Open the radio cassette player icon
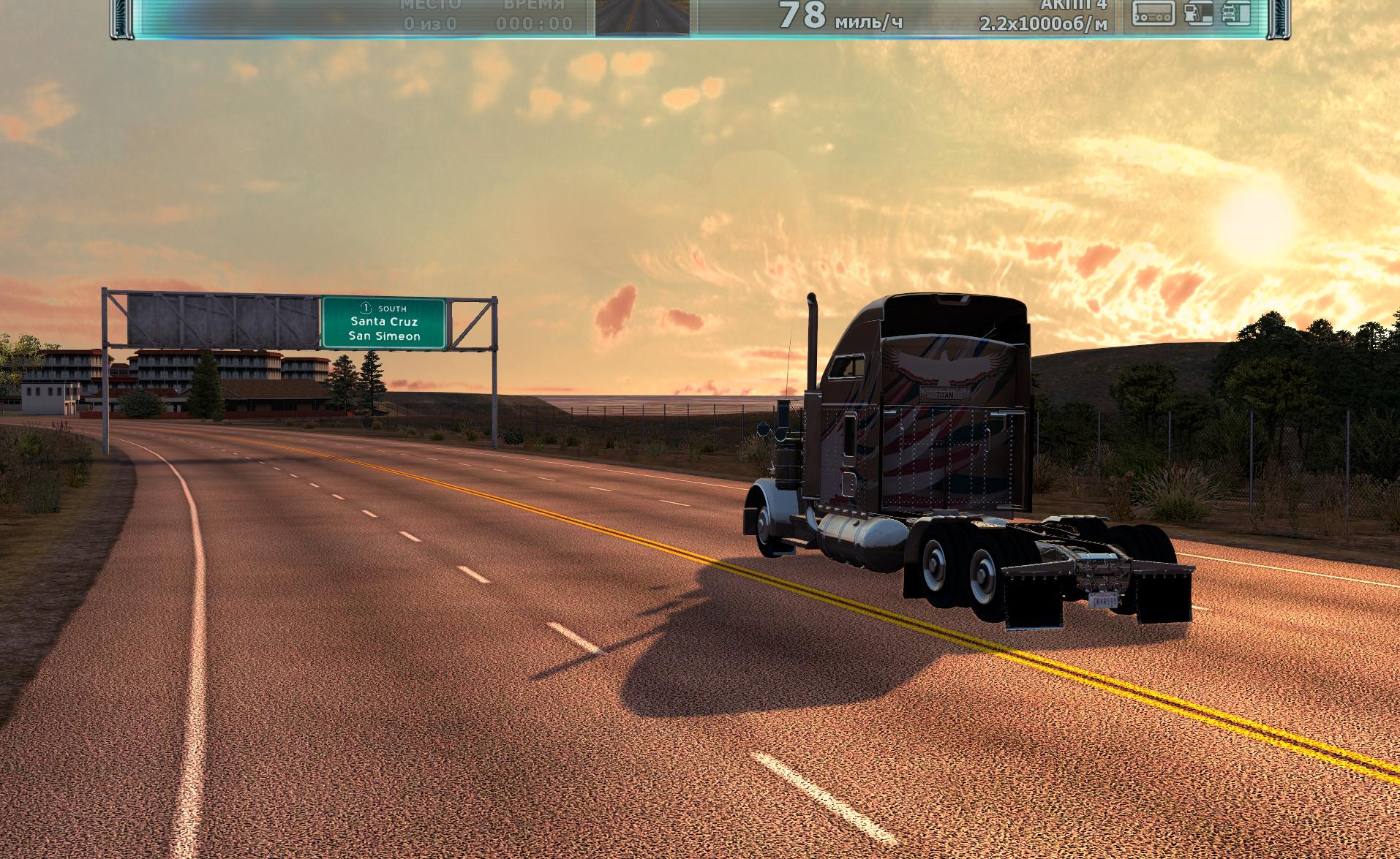Image resolution: width=1400 pixels, height=859 pixels. pos(1153,13)
